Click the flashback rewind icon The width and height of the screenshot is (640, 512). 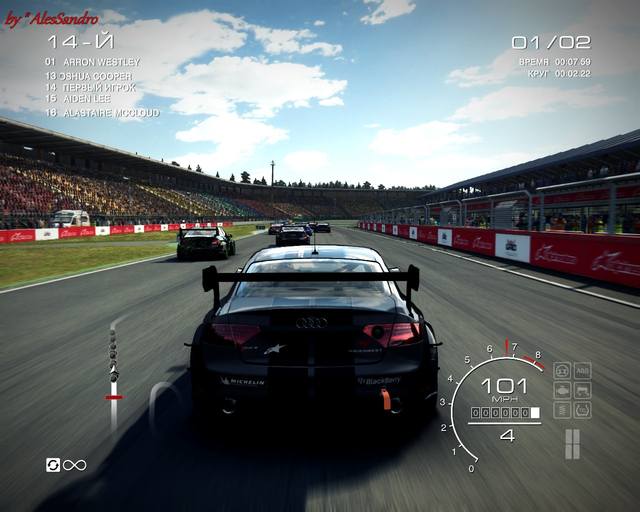click(53, 465)
